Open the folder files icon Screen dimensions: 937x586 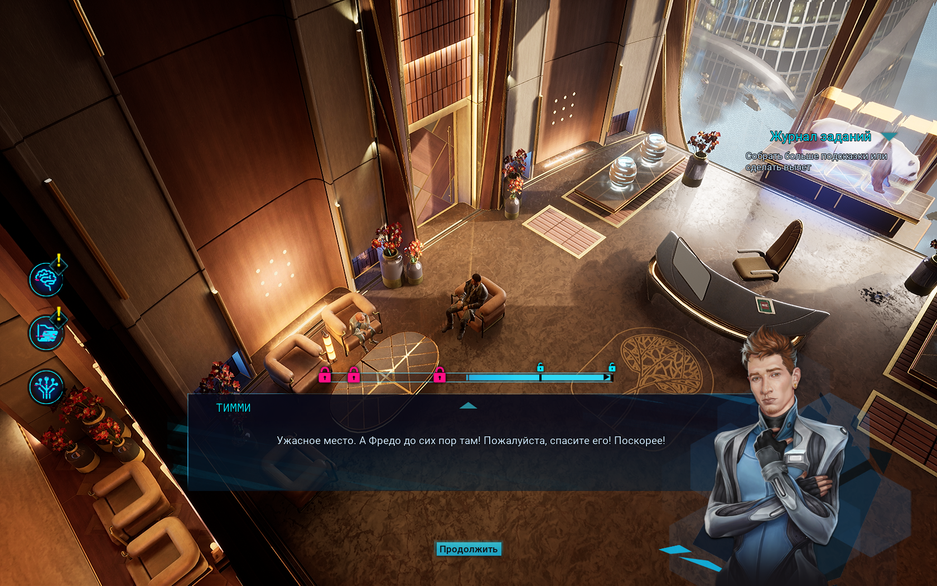point(45,331)
